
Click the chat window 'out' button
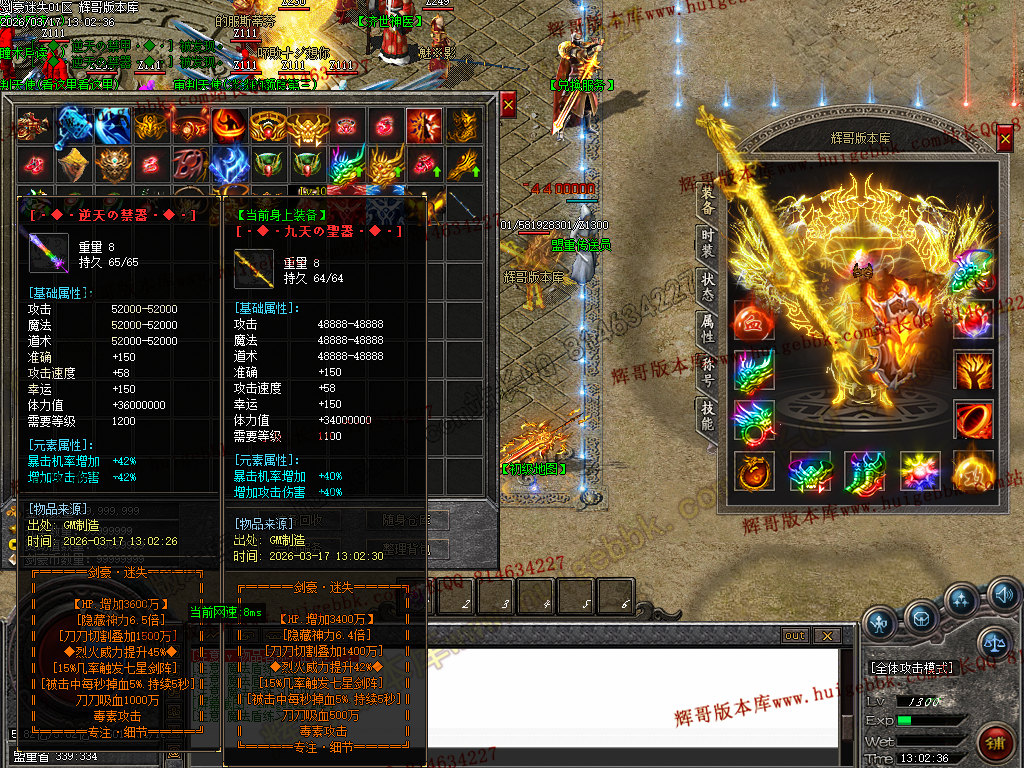pos(794,636)
